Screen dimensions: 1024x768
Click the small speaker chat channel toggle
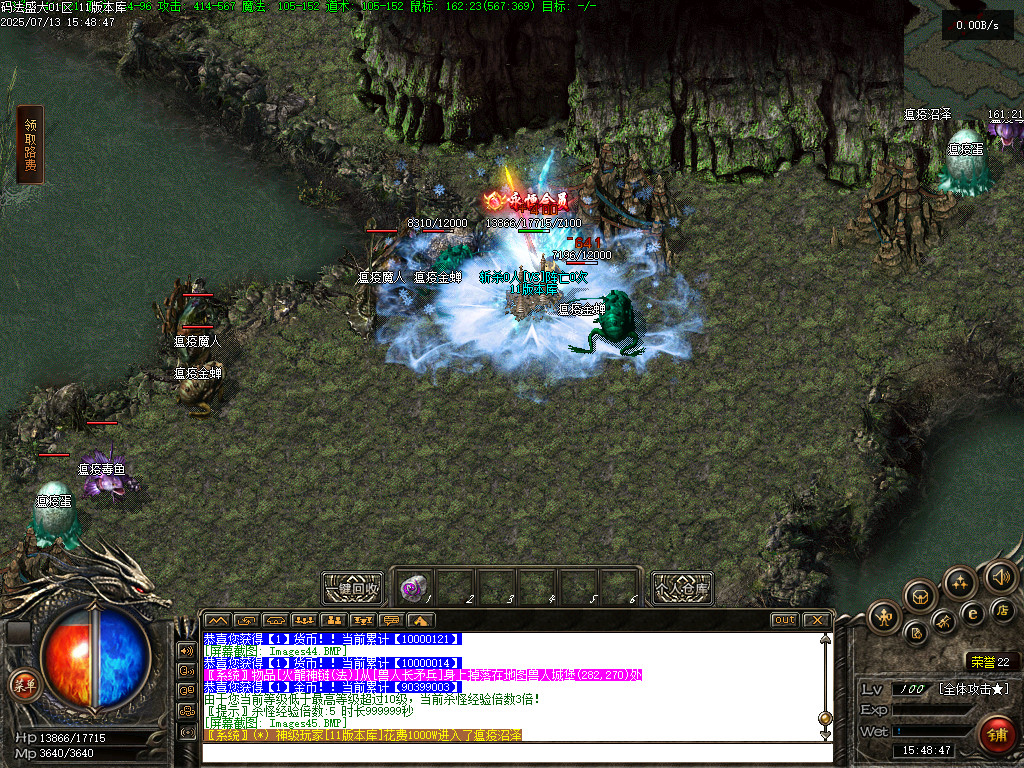pos(186,650)
